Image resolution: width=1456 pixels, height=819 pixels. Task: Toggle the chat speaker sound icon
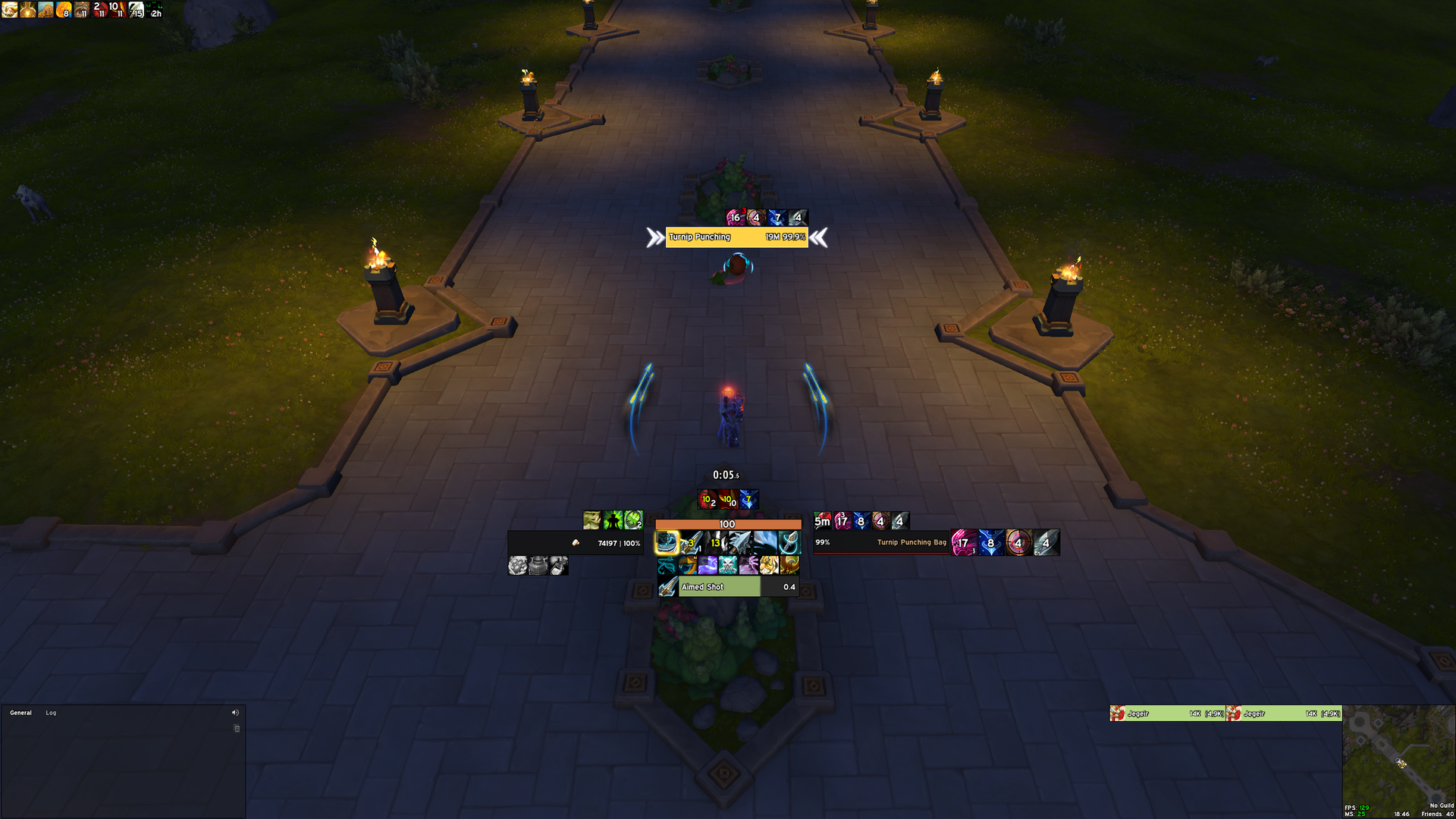(235, 713)
